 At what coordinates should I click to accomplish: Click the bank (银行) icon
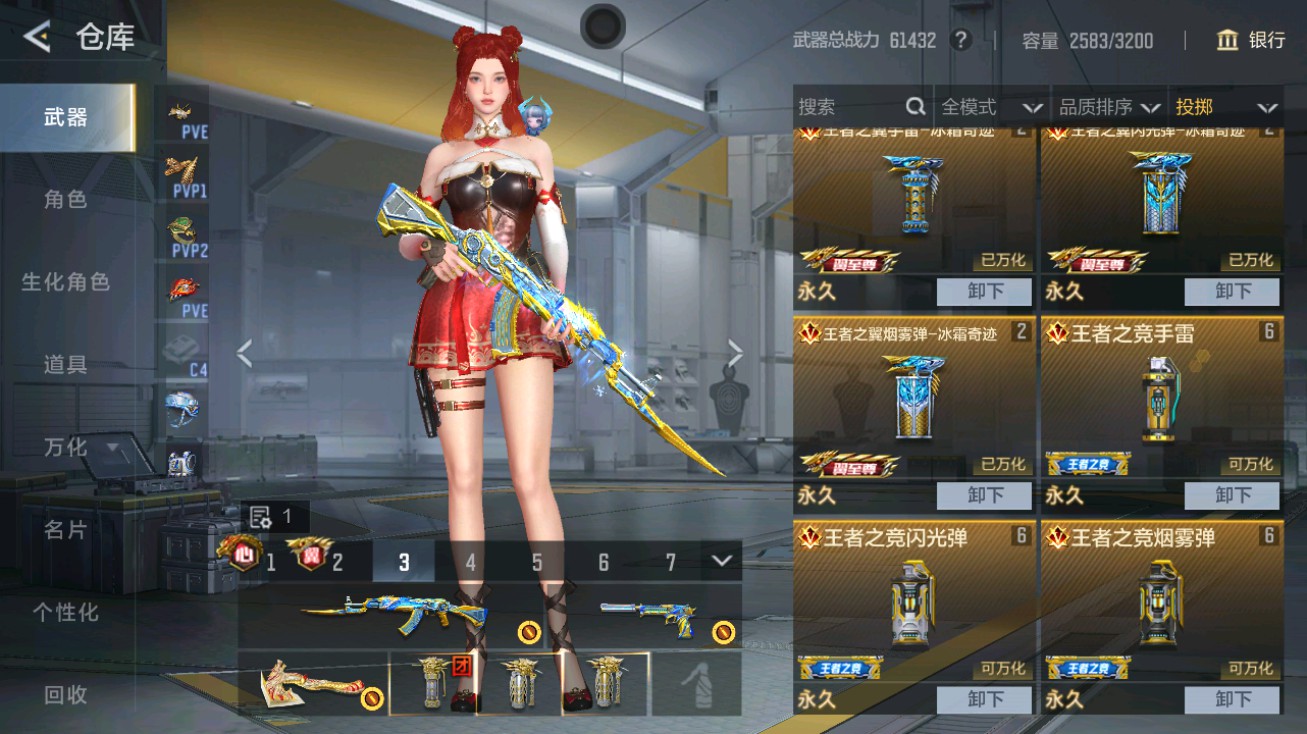point(1227,41)
